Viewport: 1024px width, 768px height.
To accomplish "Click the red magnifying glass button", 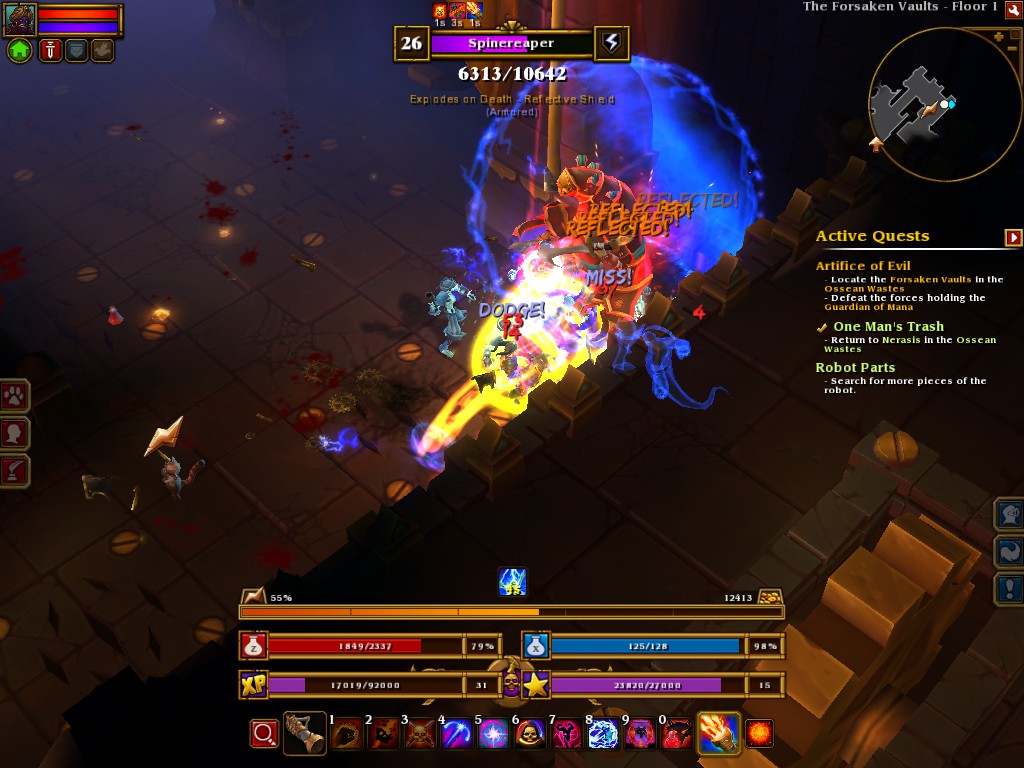I will tap(264, 734).
